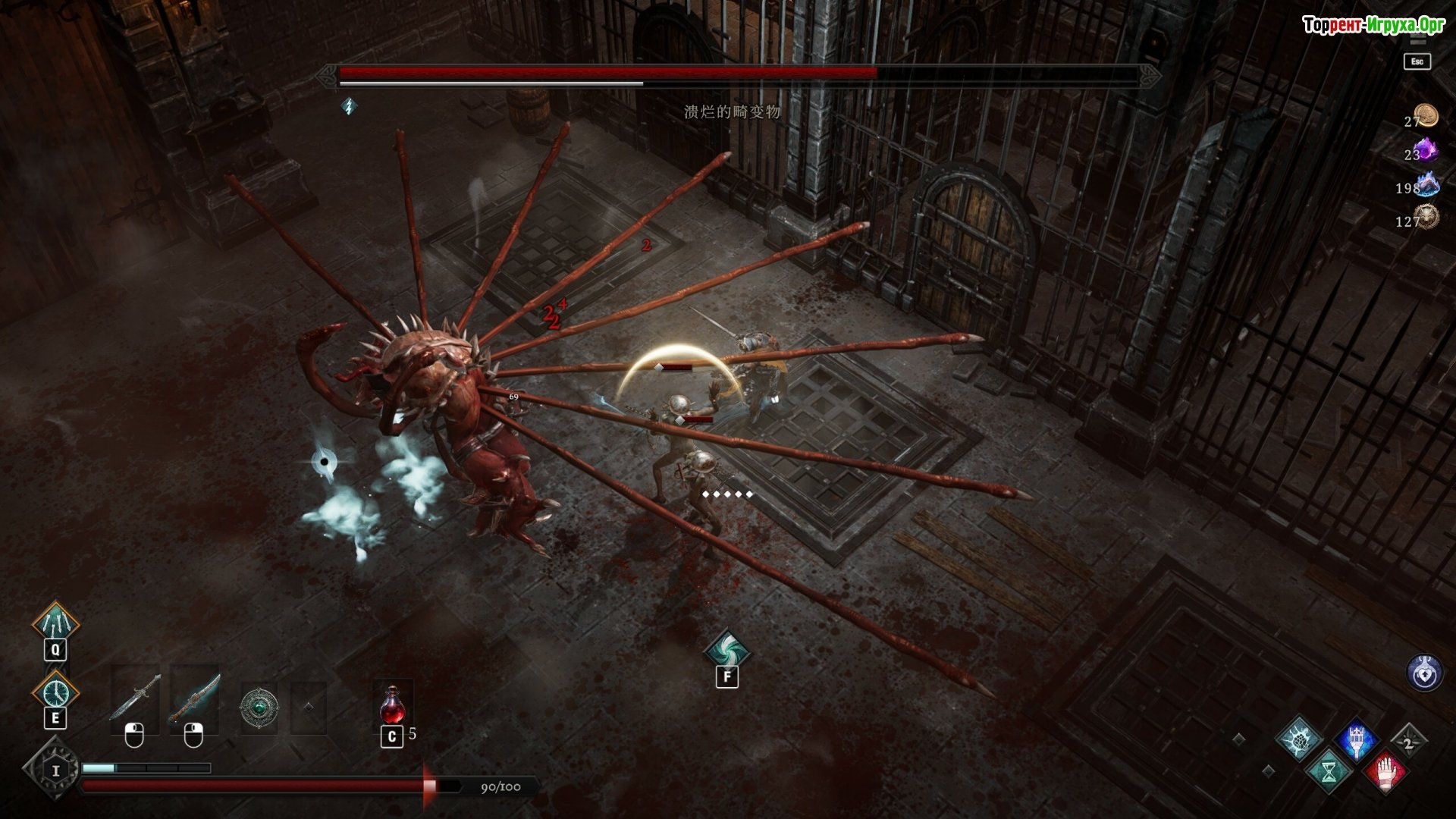Select the straight sword weapon slot
Image resolution: width=1456 pixels, height=819 pixels.
(135, 698)
